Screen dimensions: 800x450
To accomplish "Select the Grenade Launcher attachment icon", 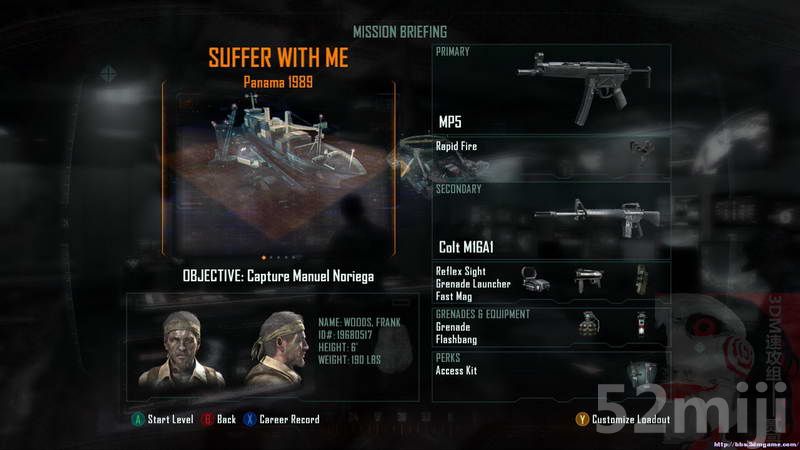I will (587, 281).
